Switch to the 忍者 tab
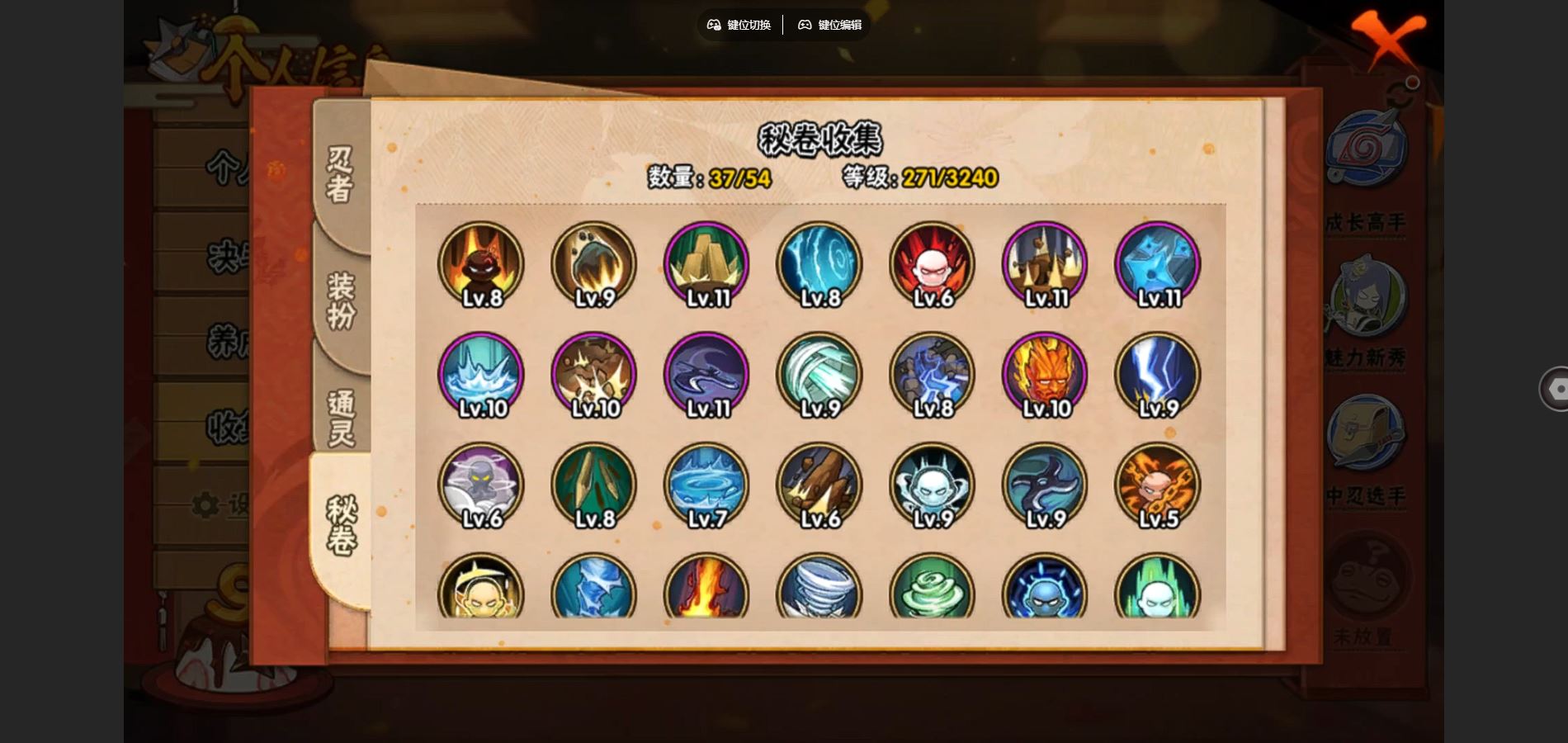 pos(340,175)
